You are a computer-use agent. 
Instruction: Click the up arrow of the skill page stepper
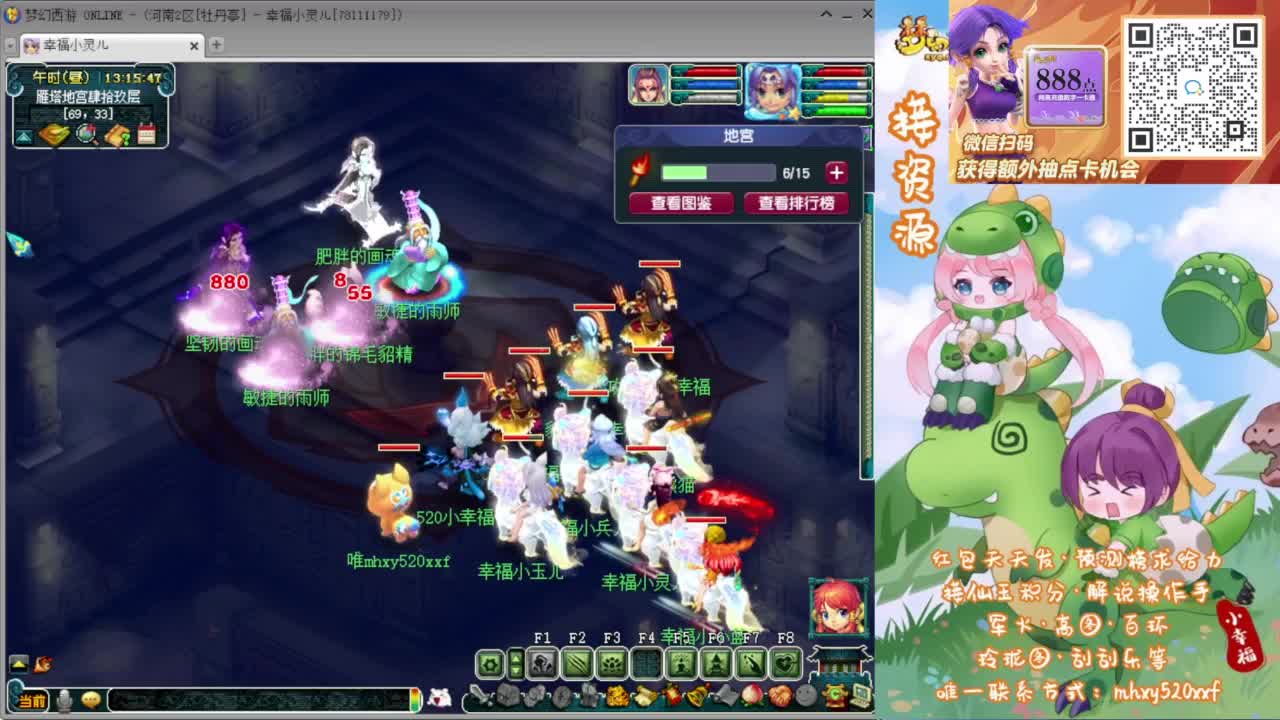tap(516, 656)
